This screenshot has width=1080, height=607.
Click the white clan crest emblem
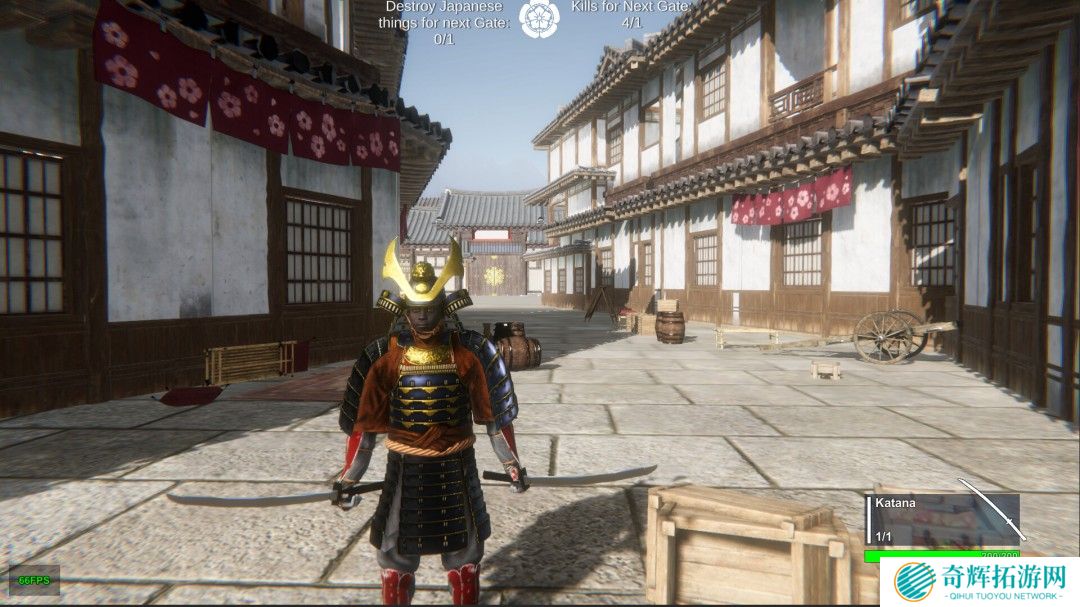[540, 17]
